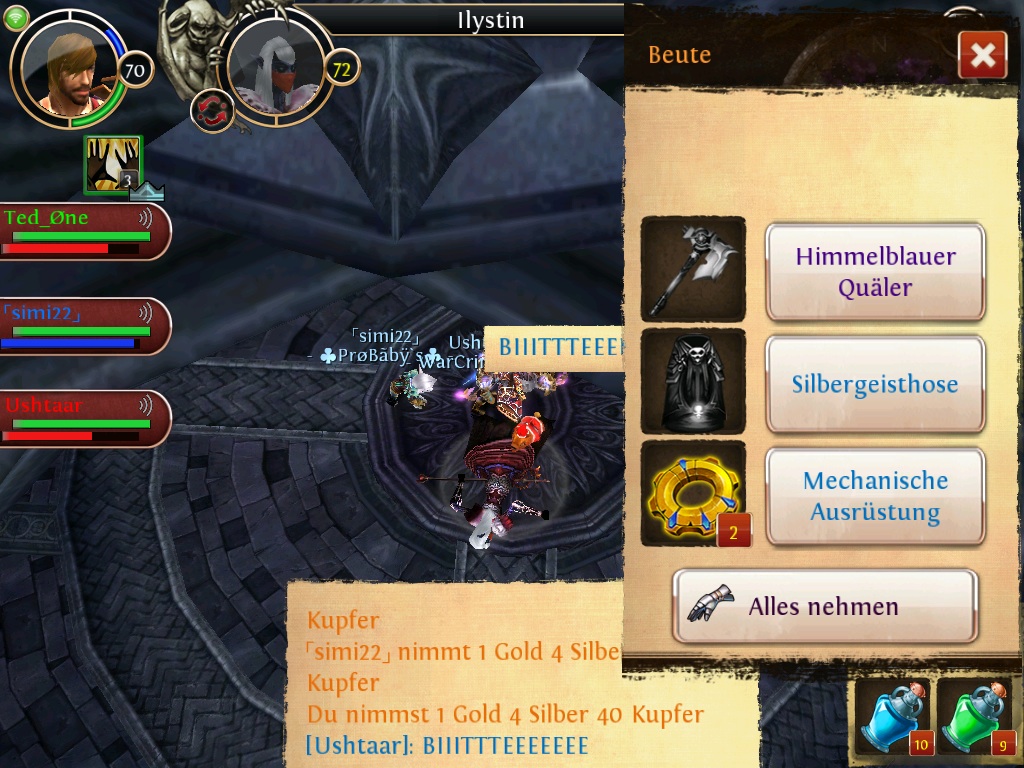Select the skull axe loot icon

[693, 269]
